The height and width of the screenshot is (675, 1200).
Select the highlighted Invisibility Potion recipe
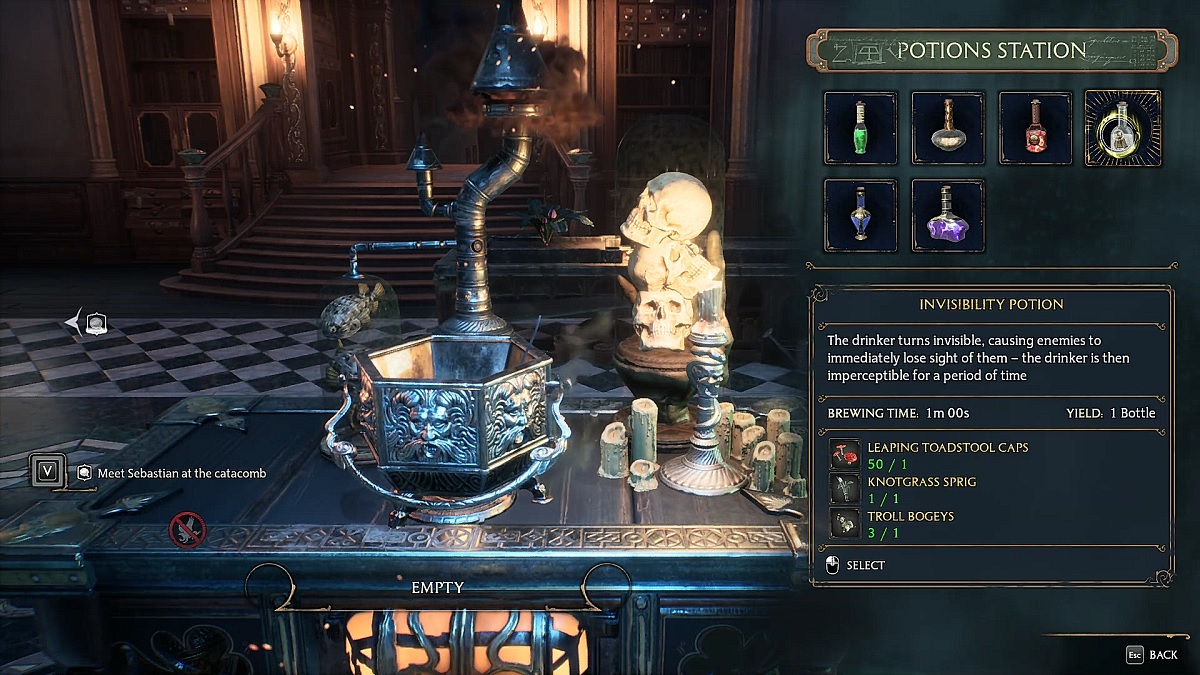1123,128
